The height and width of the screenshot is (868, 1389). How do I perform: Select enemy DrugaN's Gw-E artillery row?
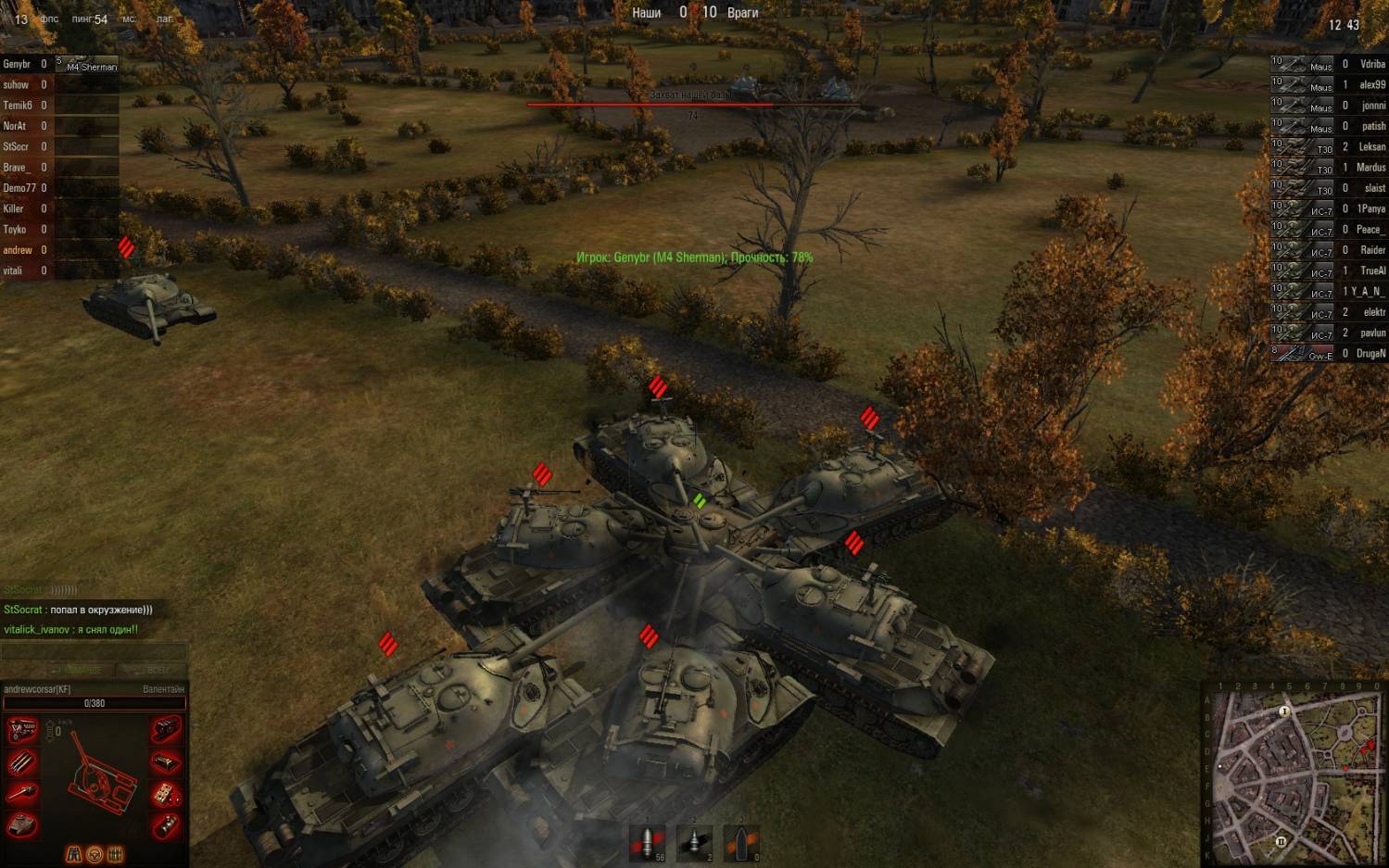coord(1329,354)
